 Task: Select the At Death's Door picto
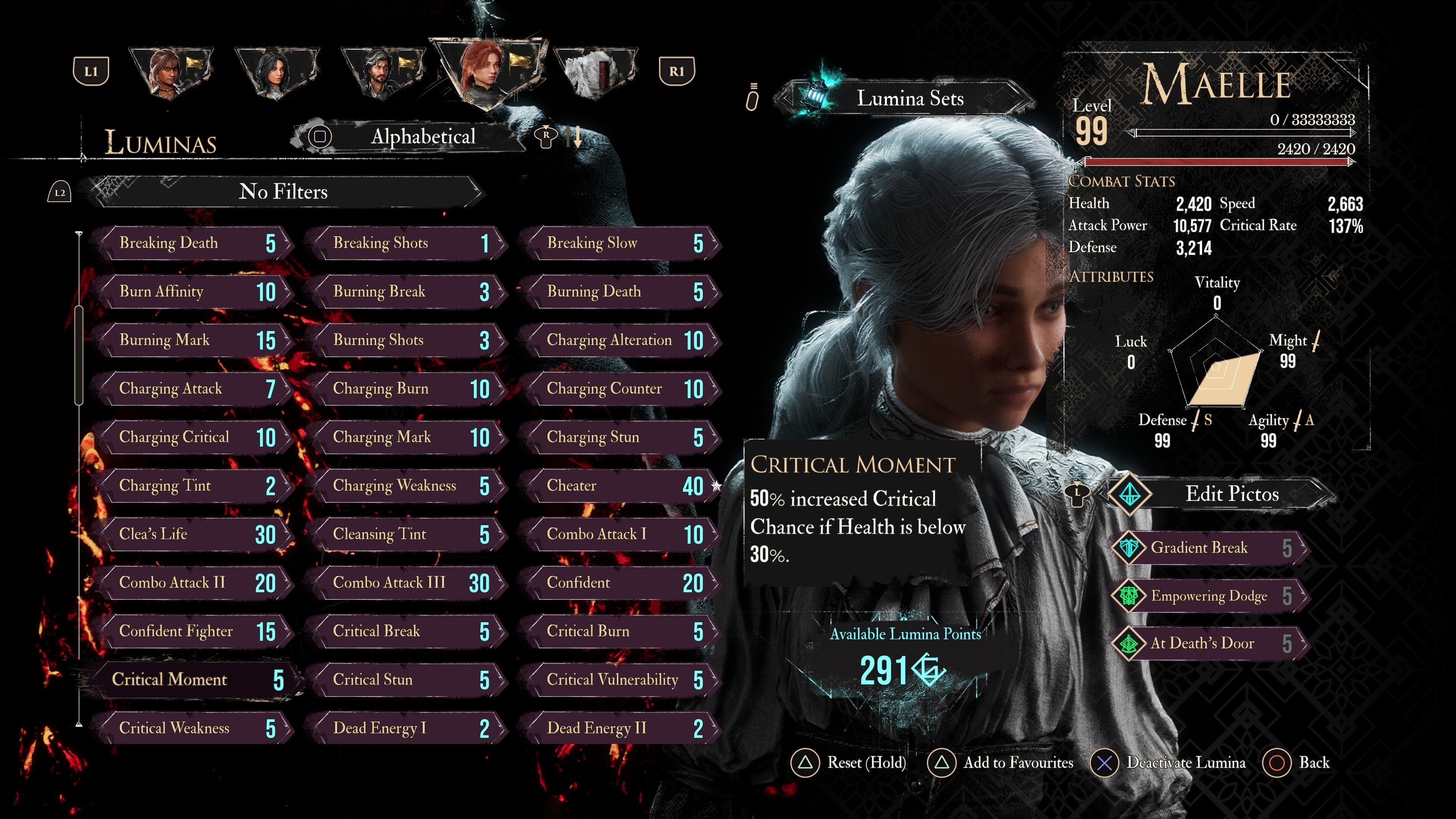pyautogui.click(x=1210, y=643)
